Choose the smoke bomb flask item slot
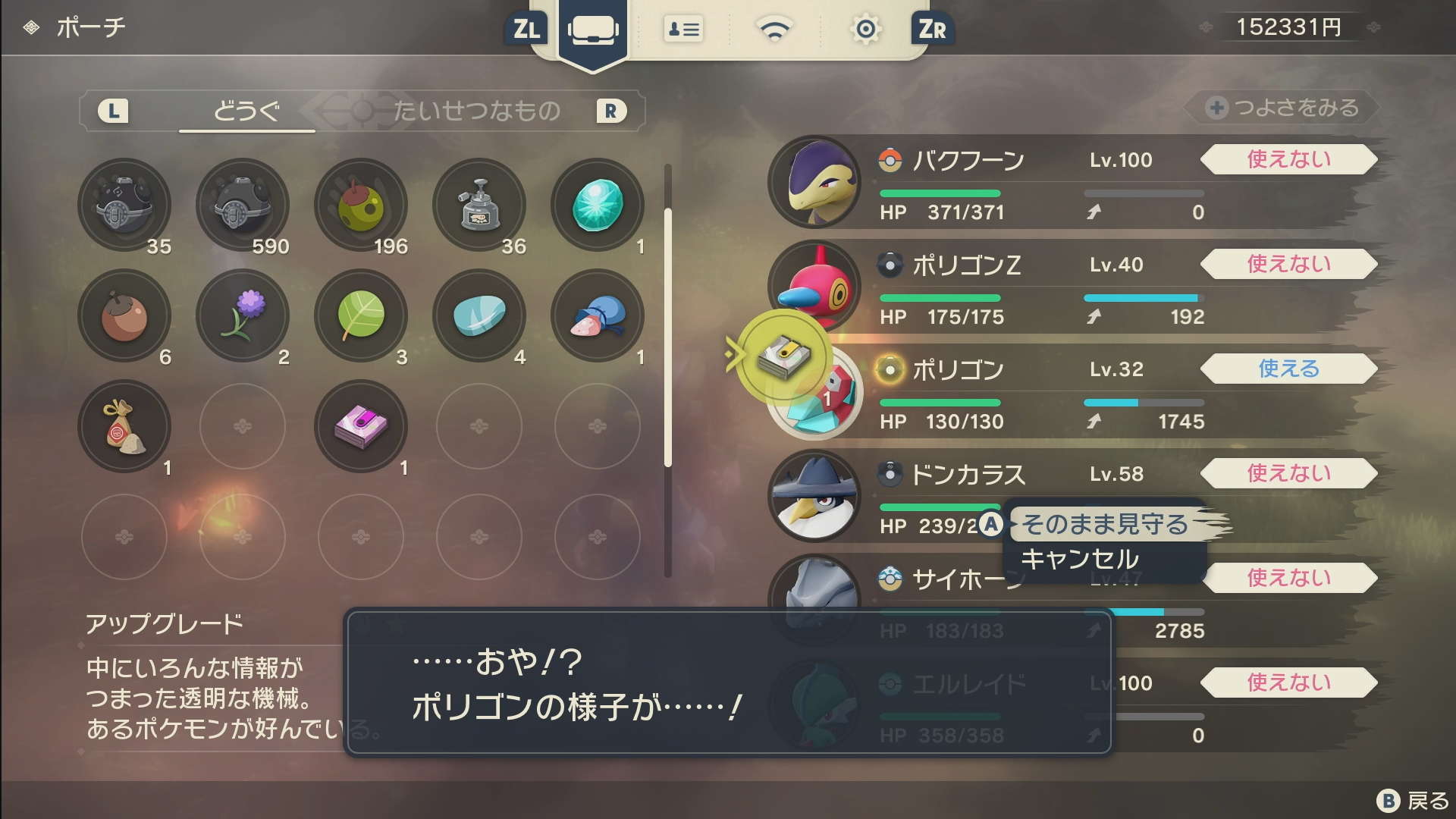Viewport: 1456px width, 819px height. pos(479,205)
